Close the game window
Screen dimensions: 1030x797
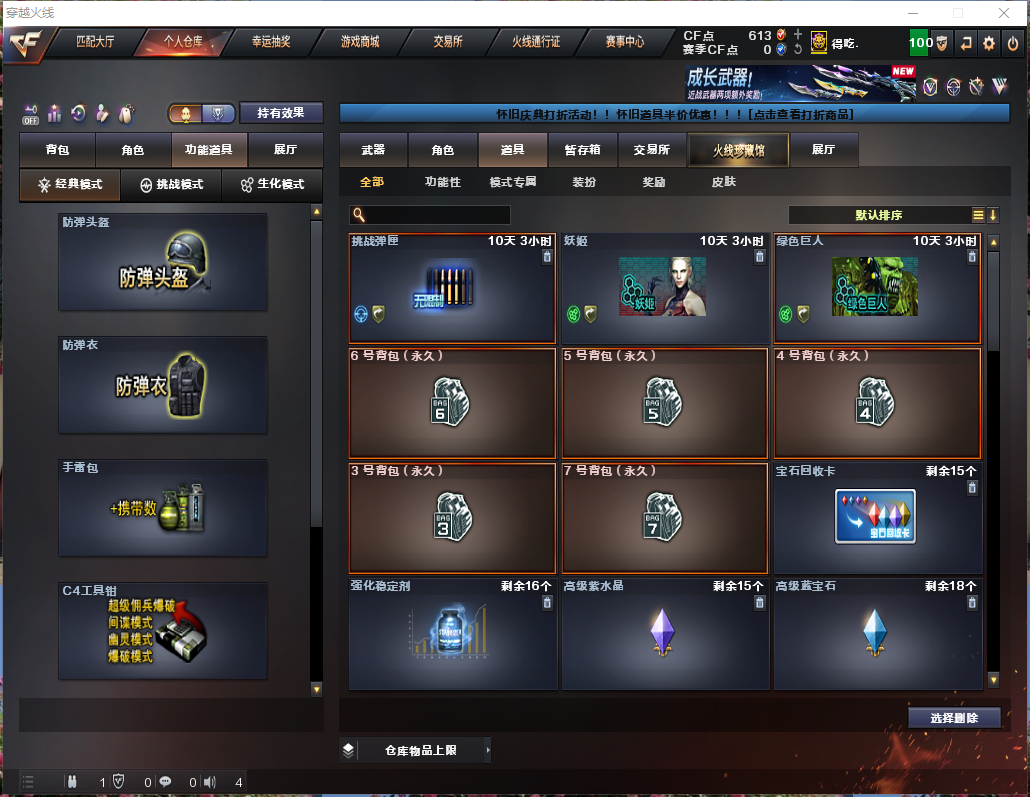click(x=1003, y=13)
